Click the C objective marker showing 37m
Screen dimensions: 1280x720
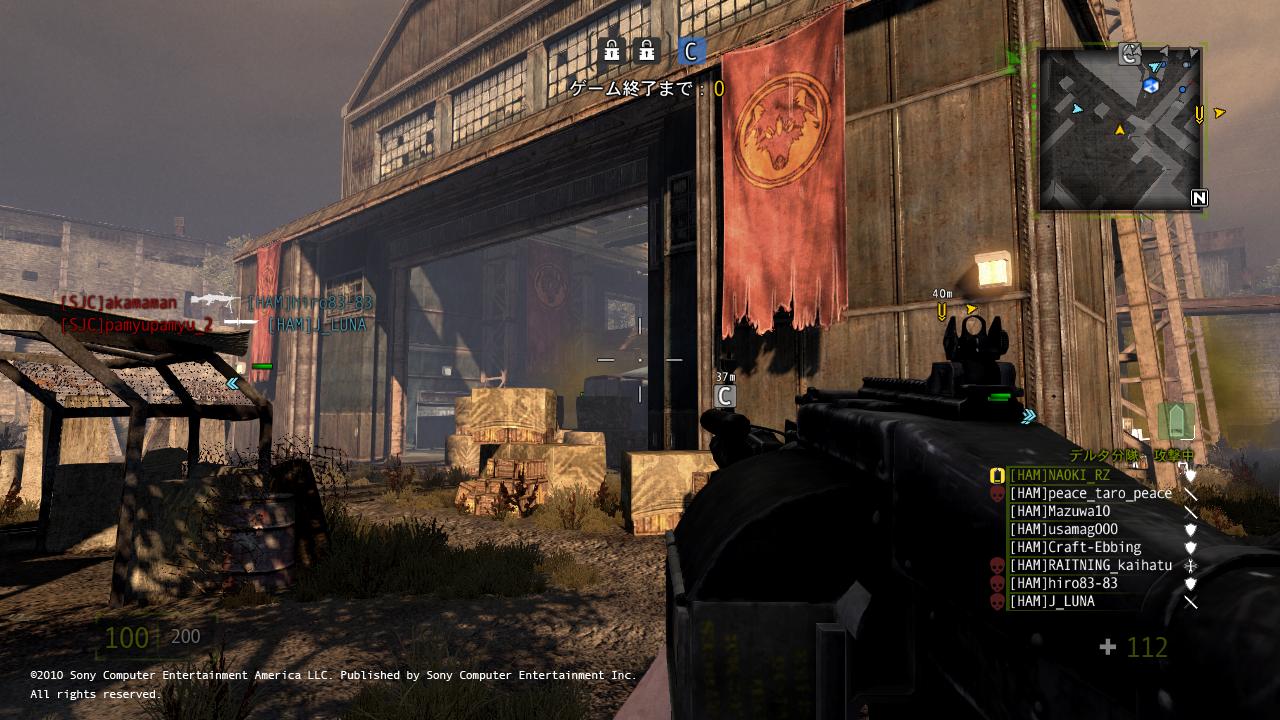[x=726, y=396]
